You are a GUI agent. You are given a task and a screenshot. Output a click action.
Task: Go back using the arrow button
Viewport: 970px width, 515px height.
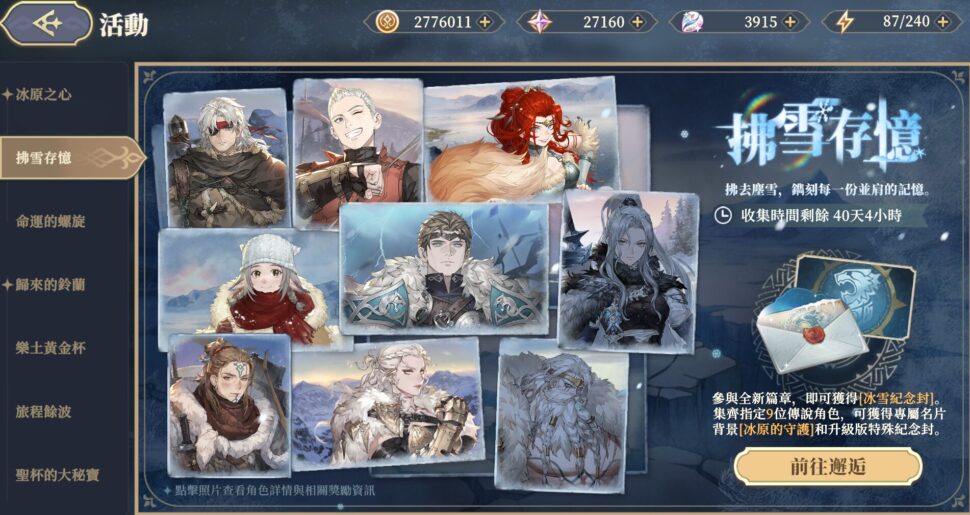coord(47,24)
